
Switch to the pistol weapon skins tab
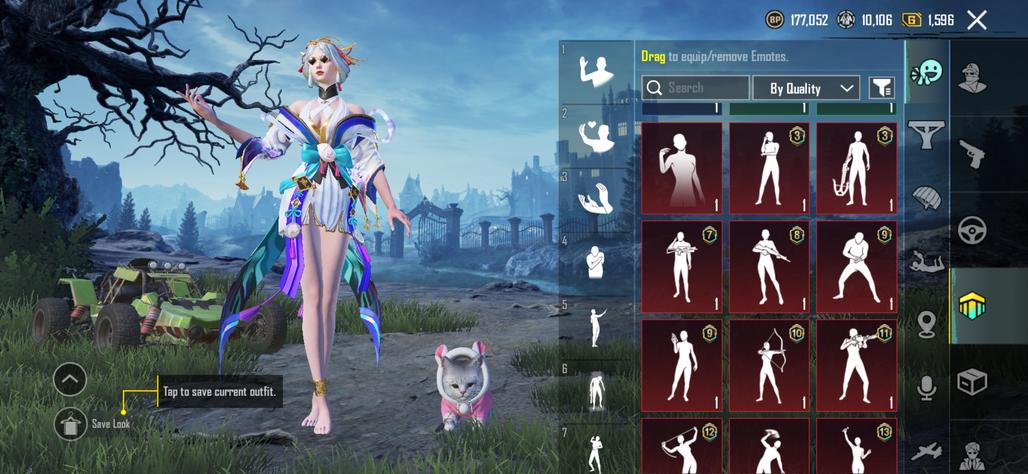972,153
